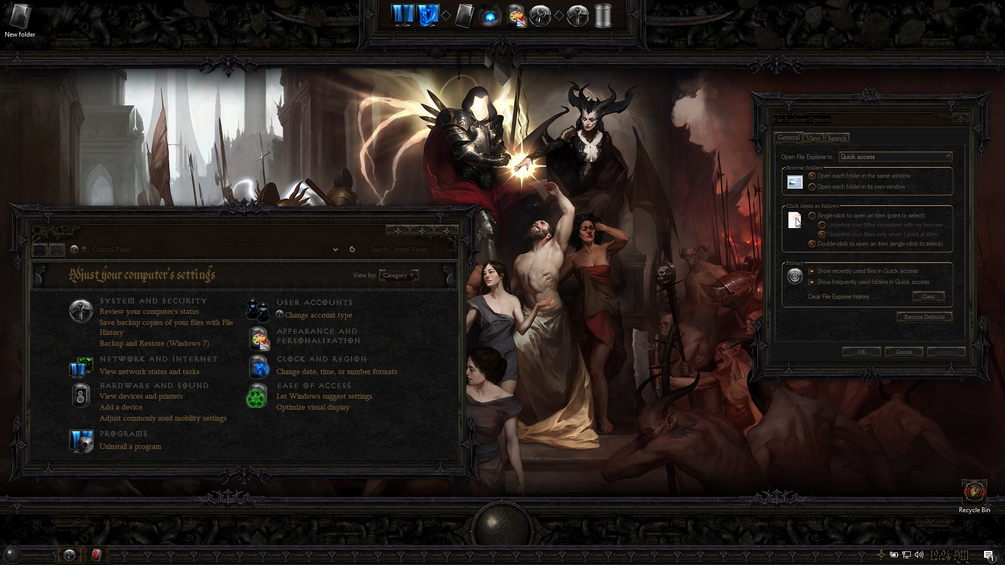The height and width of the screenshot is (565, 1005).
Task: Open the paint palette icon in top dock
Action: click(x=516, y=16)
